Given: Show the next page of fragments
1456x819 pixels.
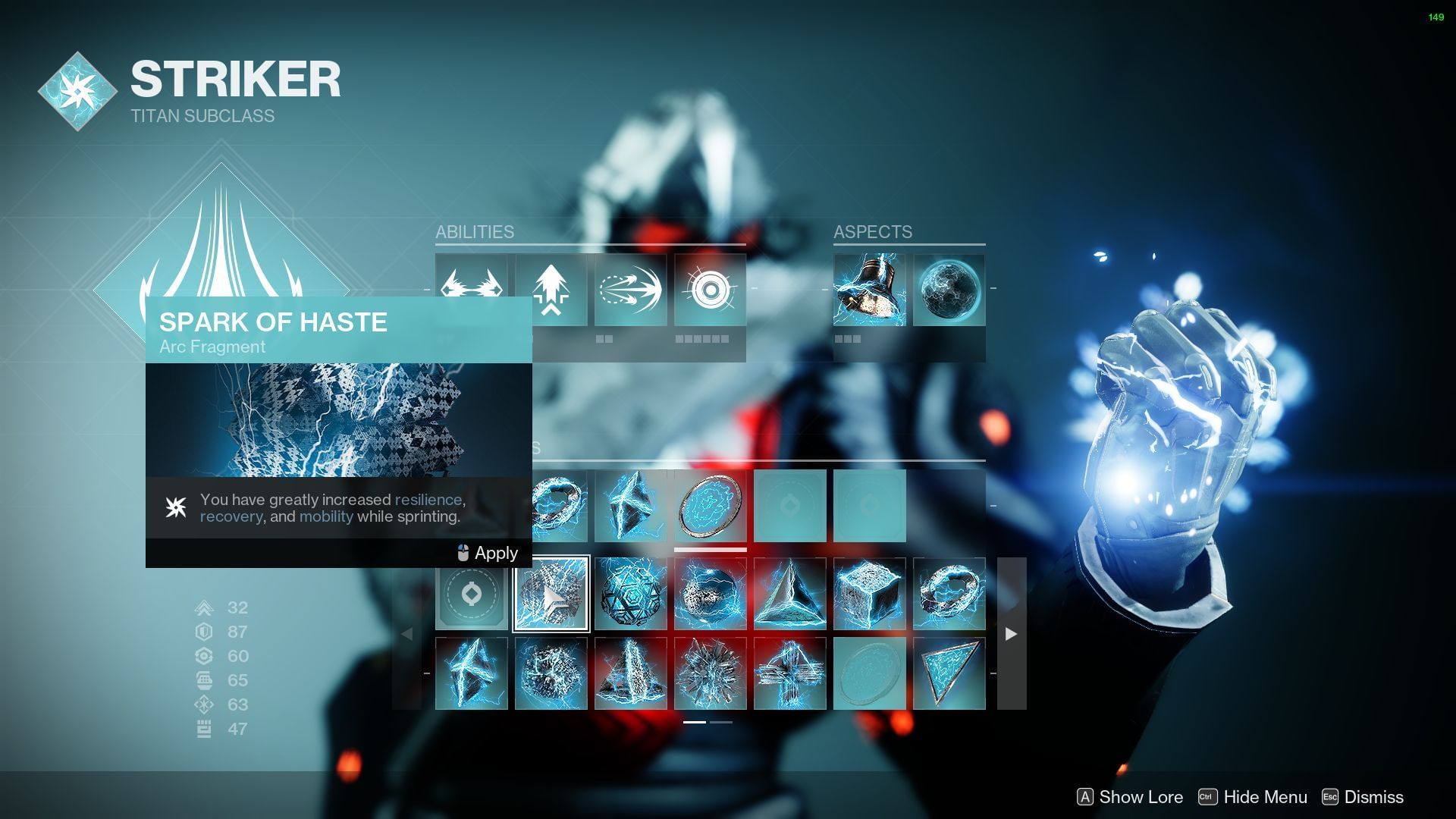Looking at the screenshot, I should tap(1011, 634).
